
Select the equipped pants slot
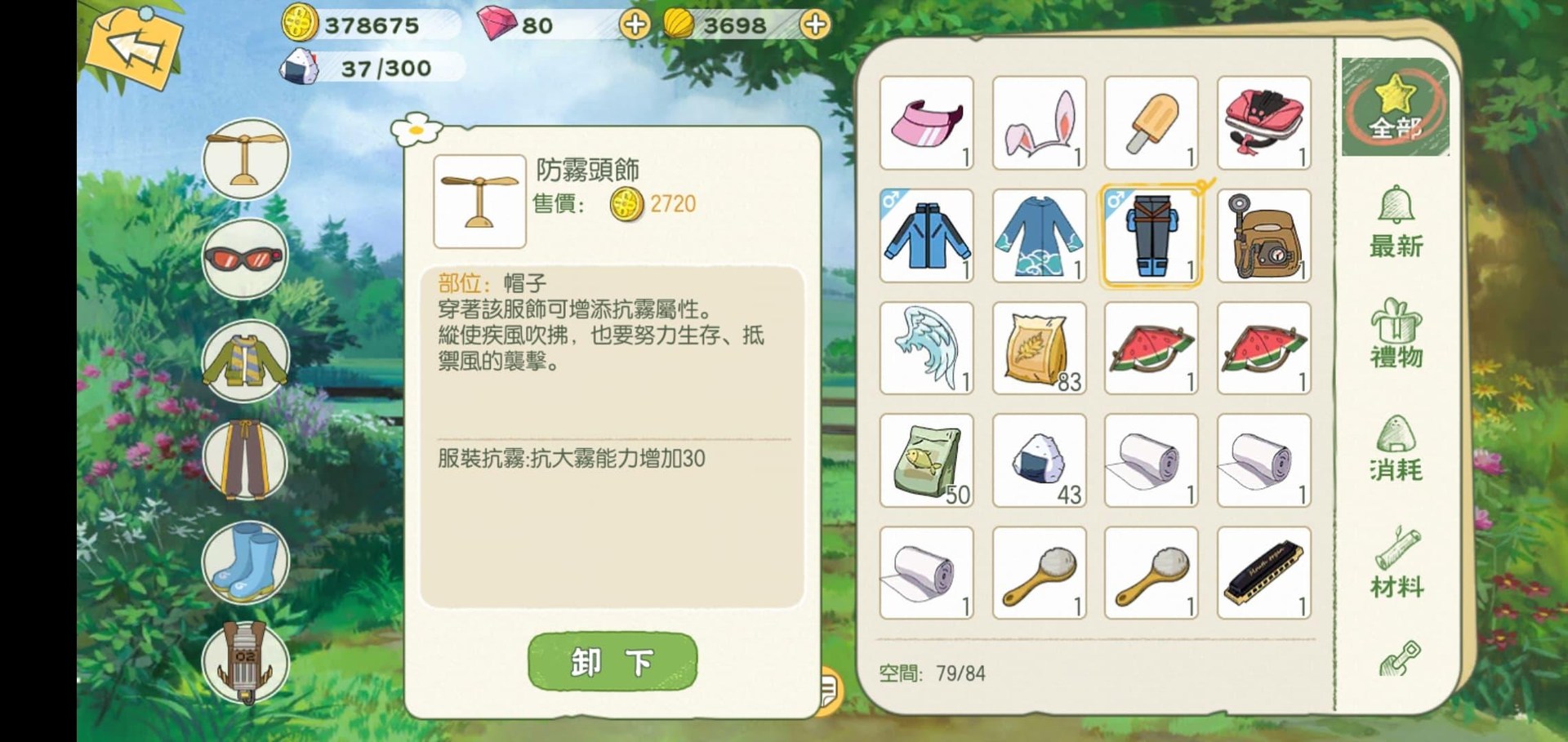point(245,461)
